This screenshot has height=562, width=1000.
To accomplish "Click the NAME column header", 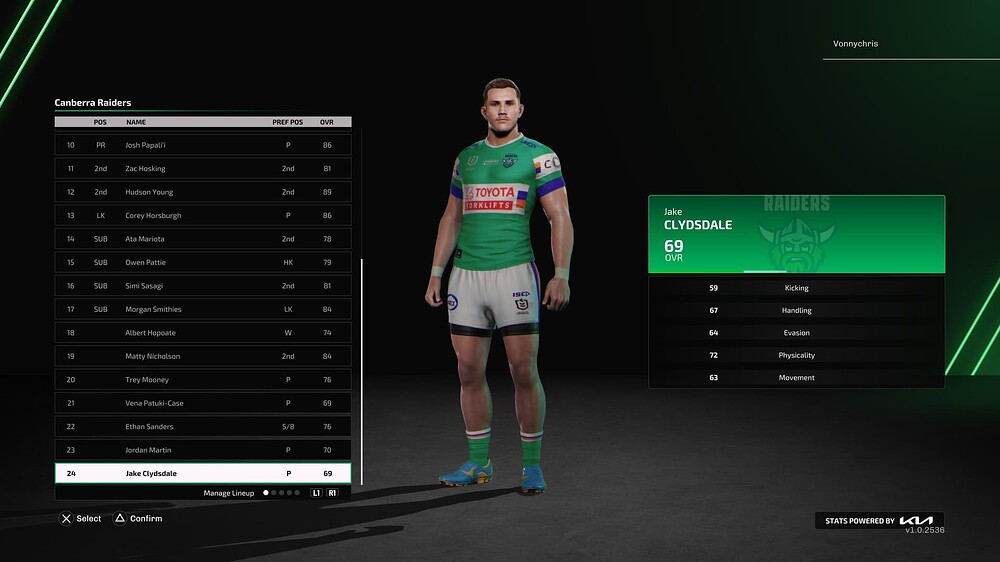I will pos(136,122).
